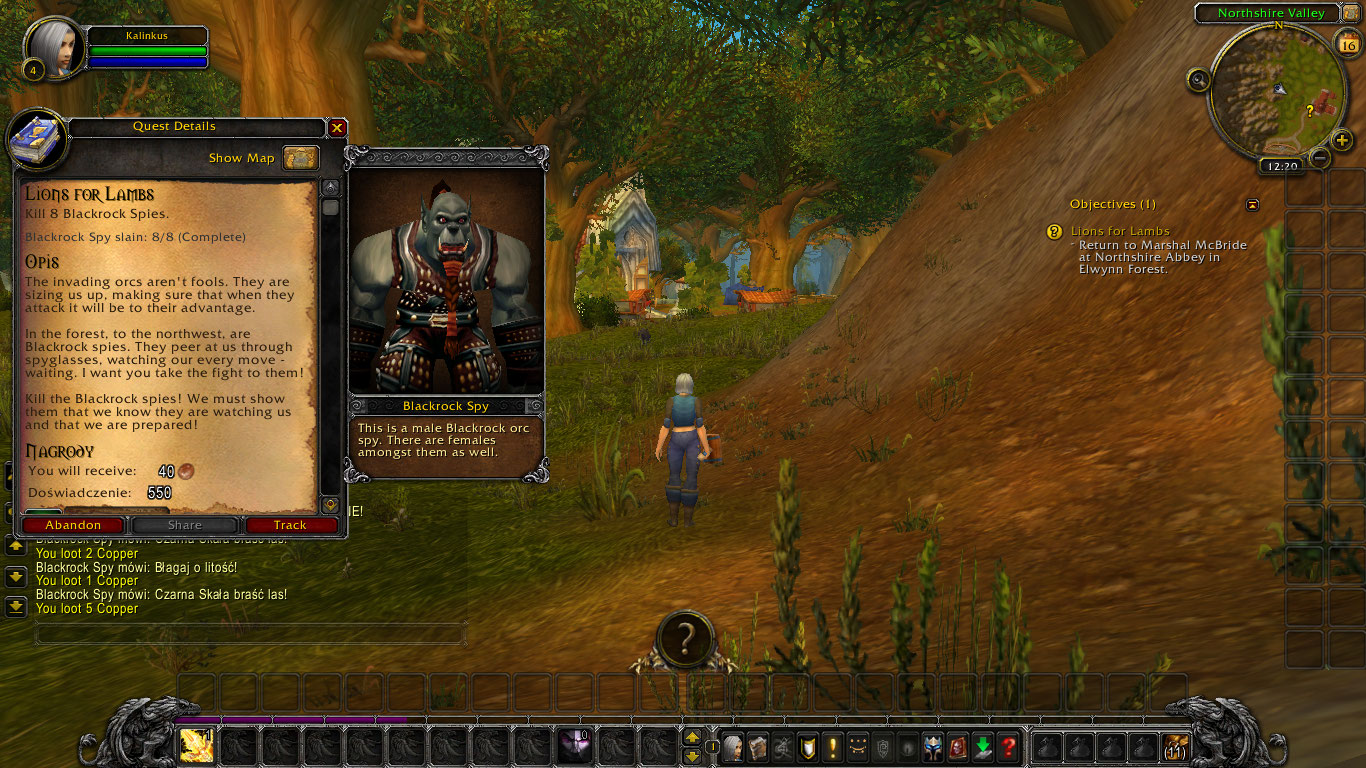Abandon the Lions for Lambs quest
This screenshot has height=768, width=1366.
(x=72, y=524)
